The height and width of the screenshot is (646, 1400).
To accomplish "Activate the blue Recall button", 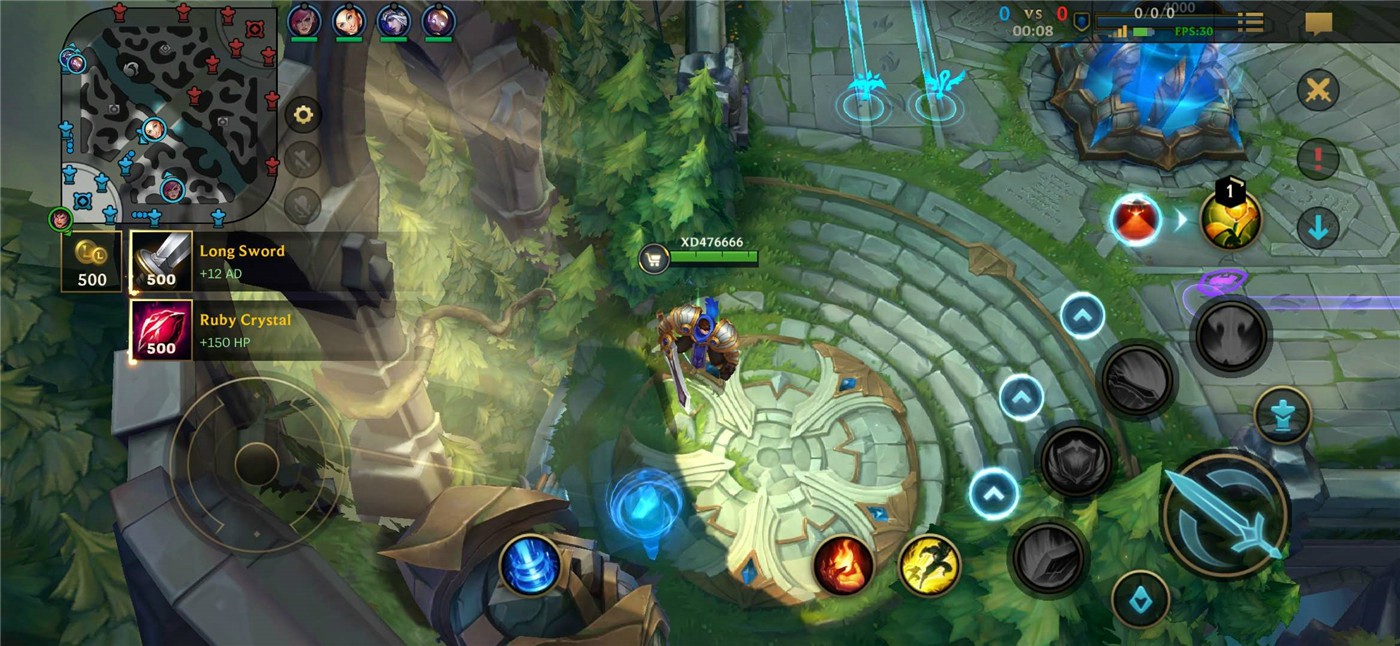I will [530, 565].
